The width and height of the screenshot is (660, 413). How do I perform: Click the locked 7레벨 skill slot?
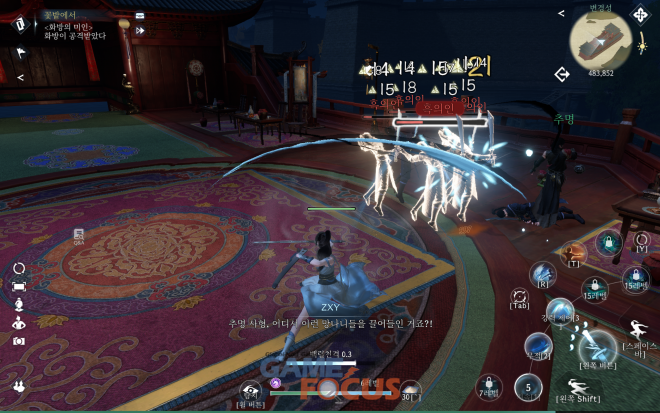[x=489, y=384]
